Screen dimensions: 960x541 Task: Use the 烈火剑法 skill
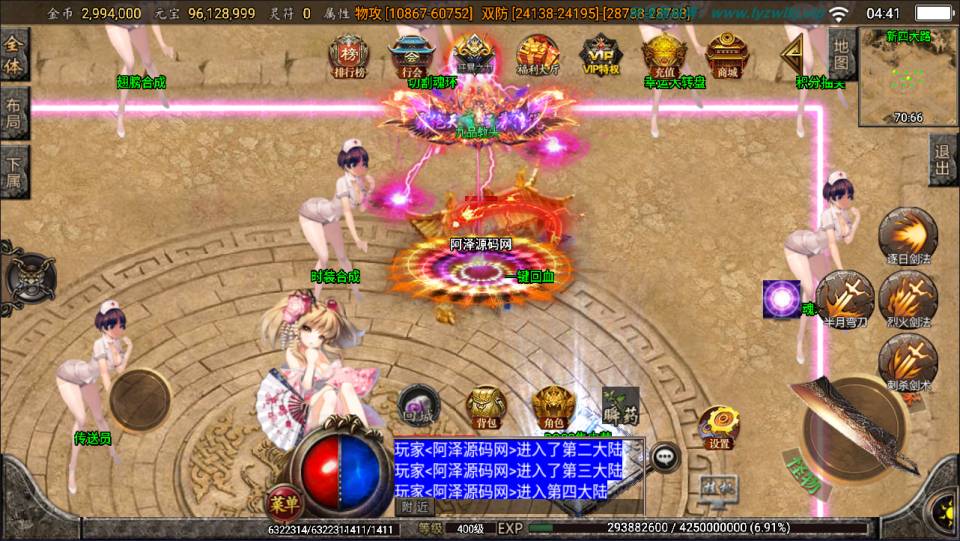coord(907,297)
